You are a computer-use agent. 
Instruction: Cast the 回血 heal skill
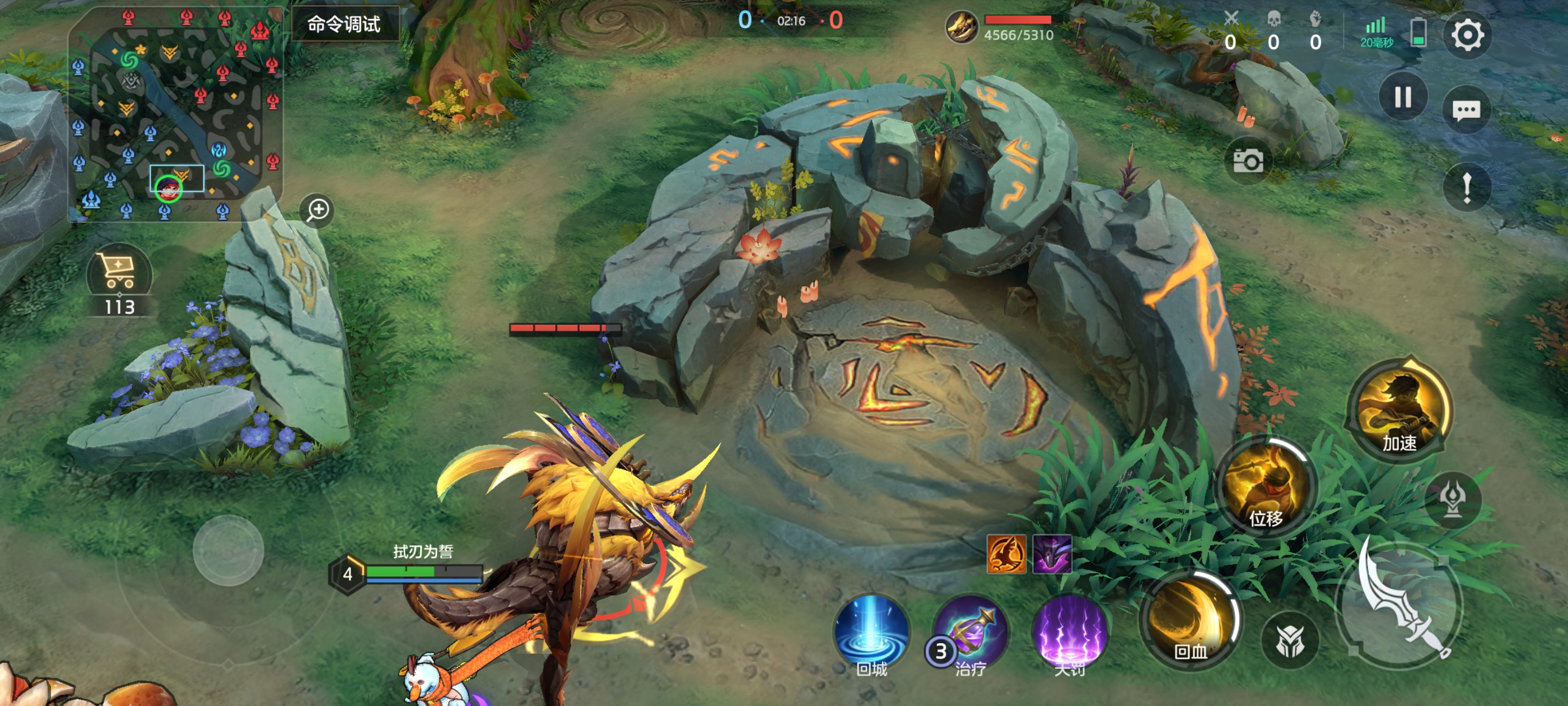point(1190,619)
